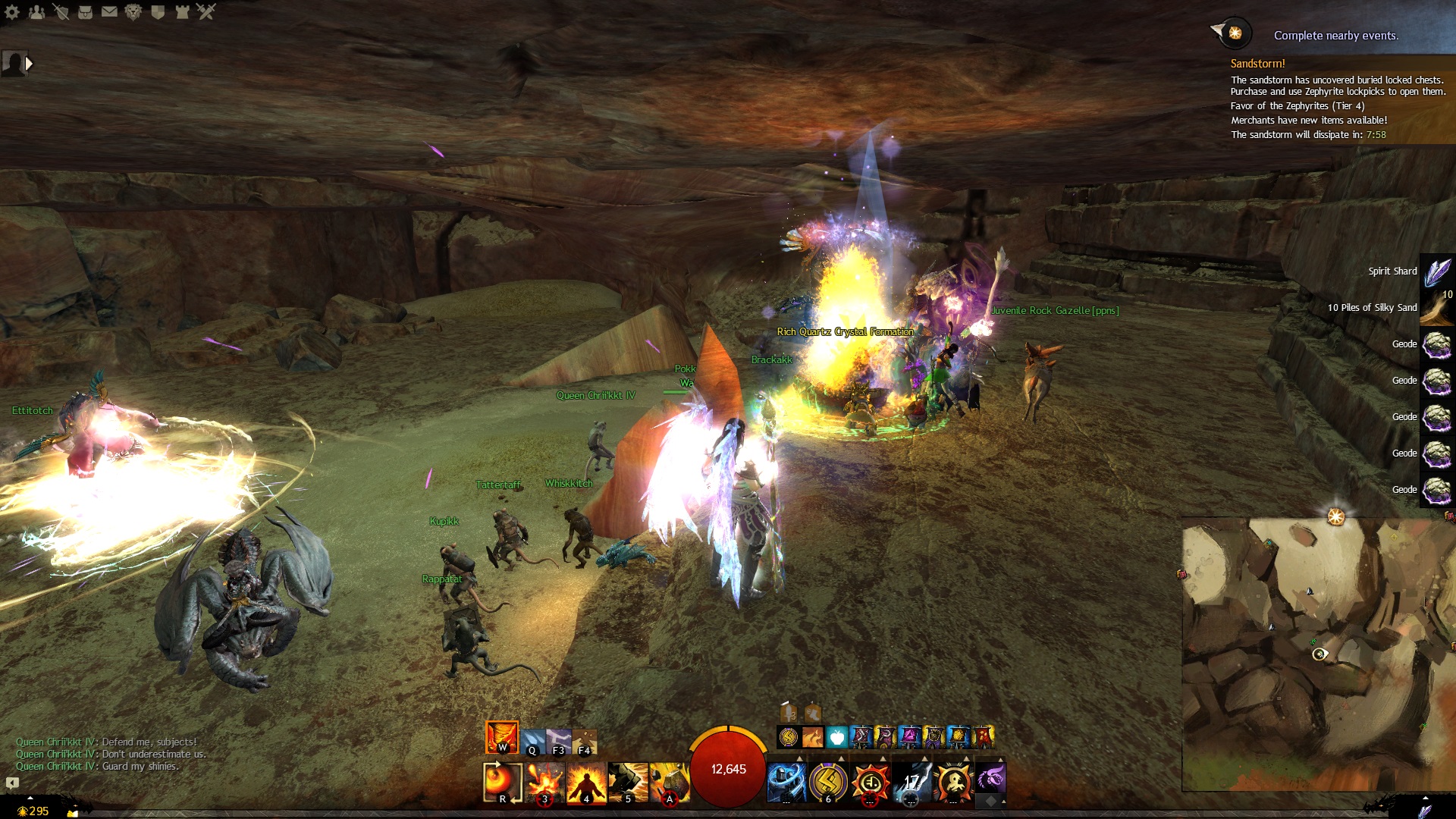Open the mail envelope icon

pos(109,11)
